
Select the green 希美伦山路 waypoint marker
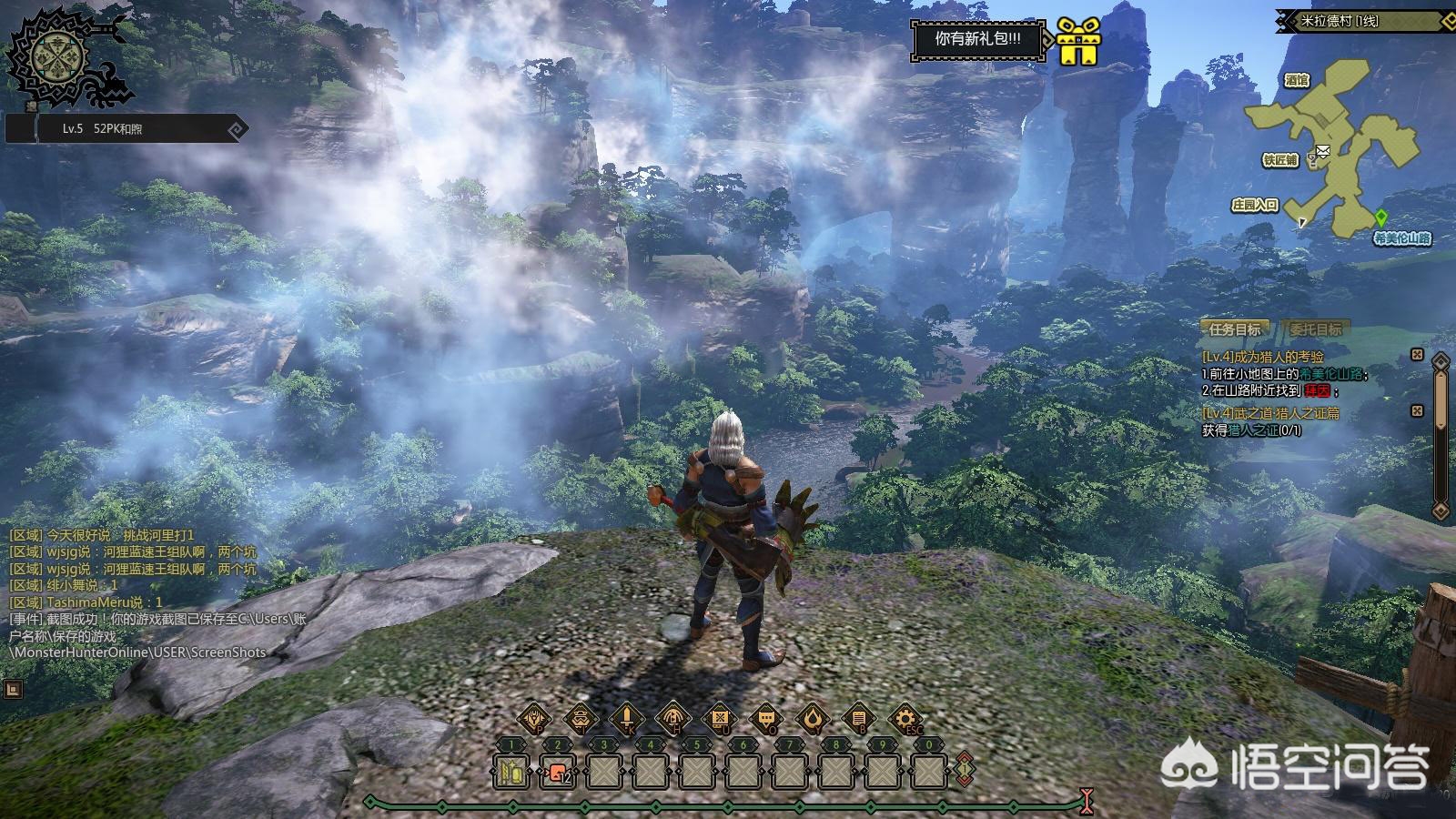click(1381, 217)
